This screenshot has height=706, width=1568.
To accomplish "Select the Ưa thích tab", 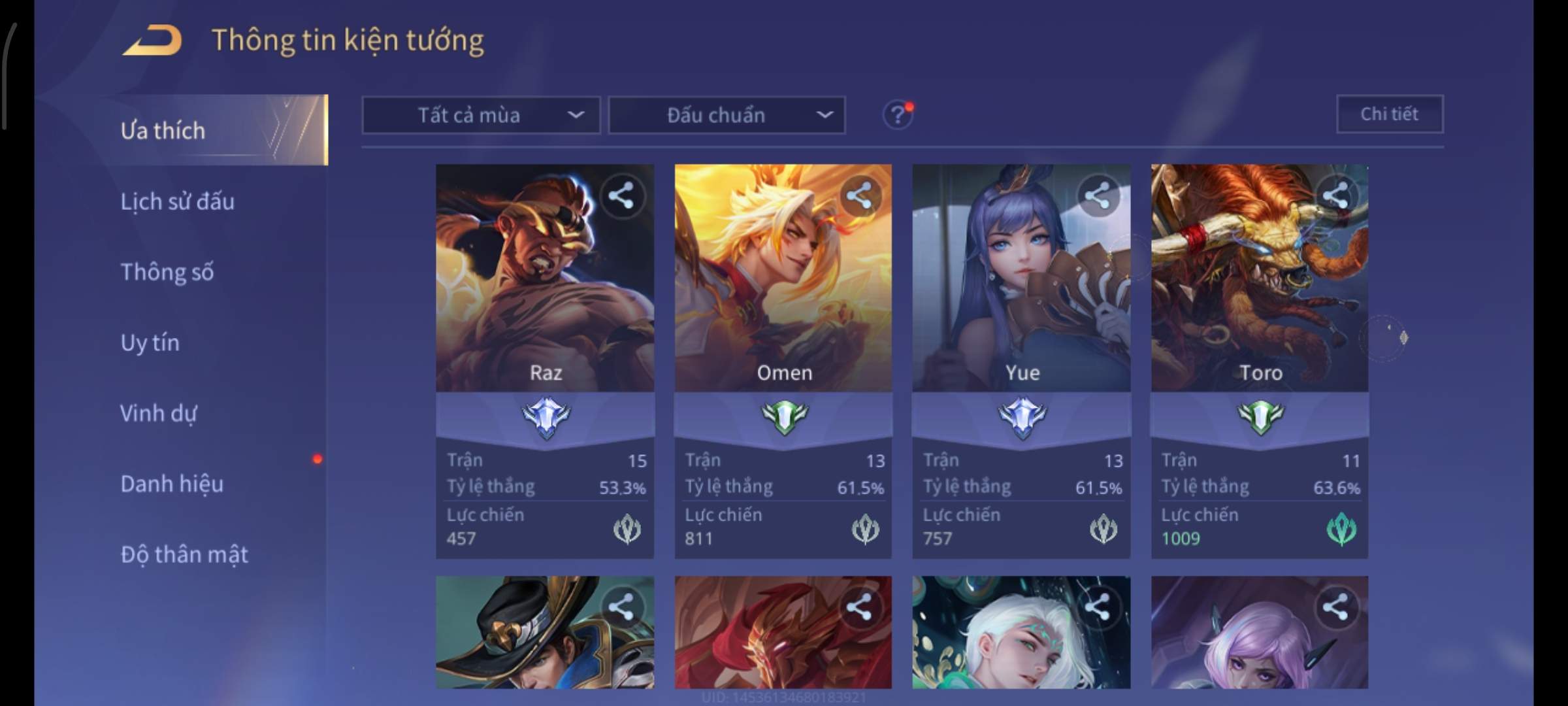I will tap(163, 130).
